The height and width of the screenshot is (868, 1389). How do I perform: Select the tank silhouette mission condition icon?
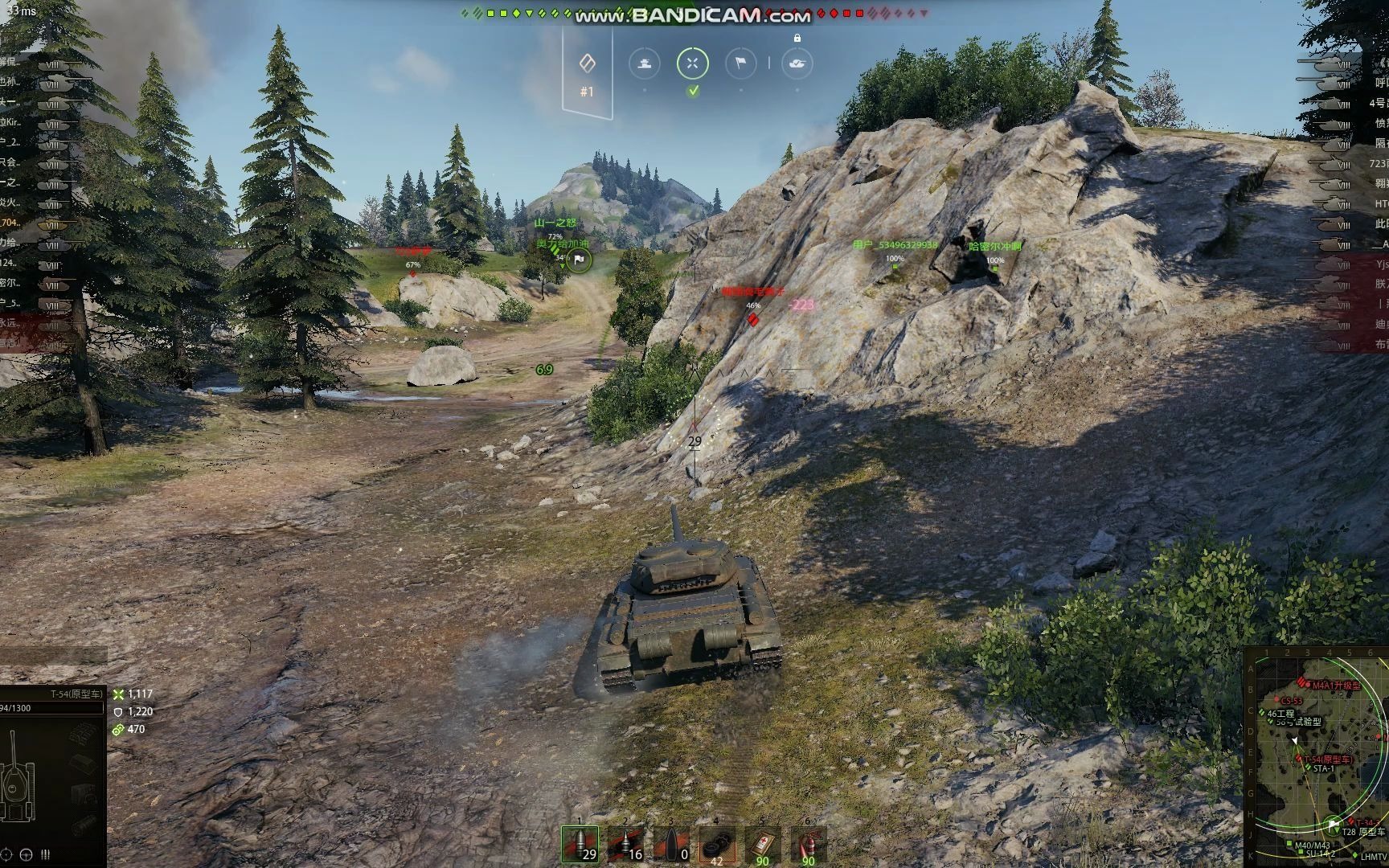[x=644, y=63]
